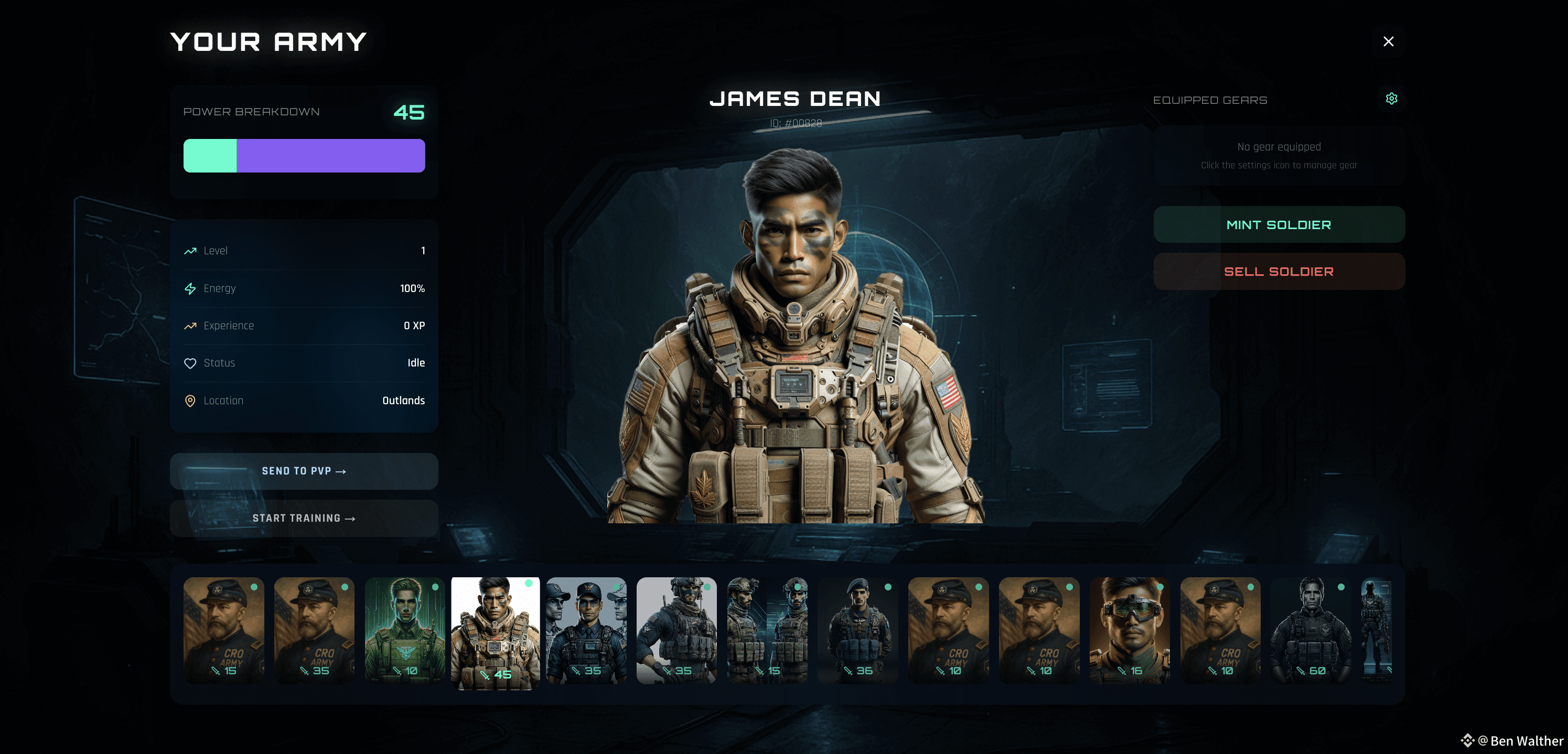Open equipped gears settings cog
This screenshot has width=1568, height=754.
point(1391,99)
